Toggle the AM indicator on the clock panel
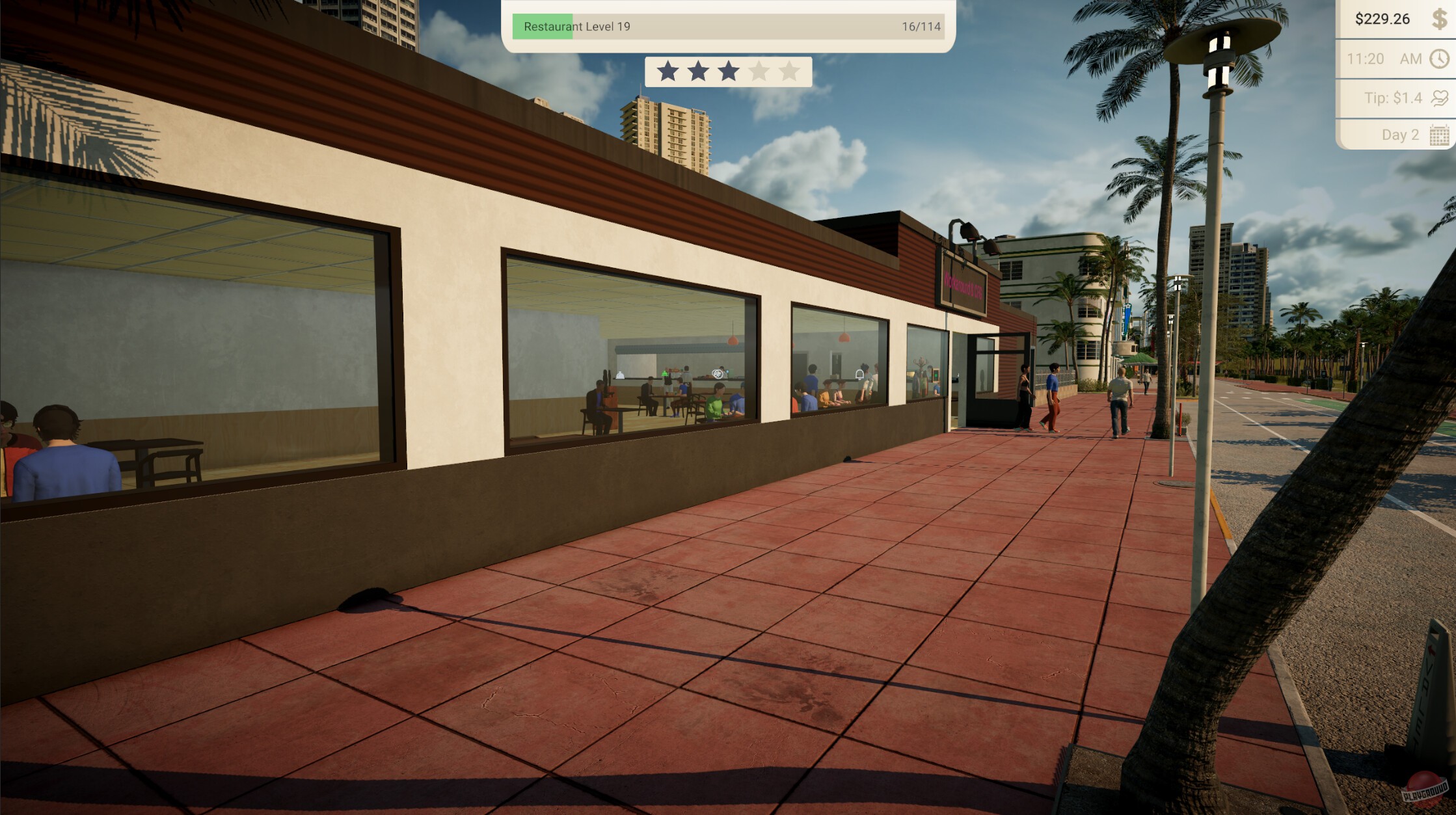The width and height of the screenshot is (1456, 815). point(1409,59)
